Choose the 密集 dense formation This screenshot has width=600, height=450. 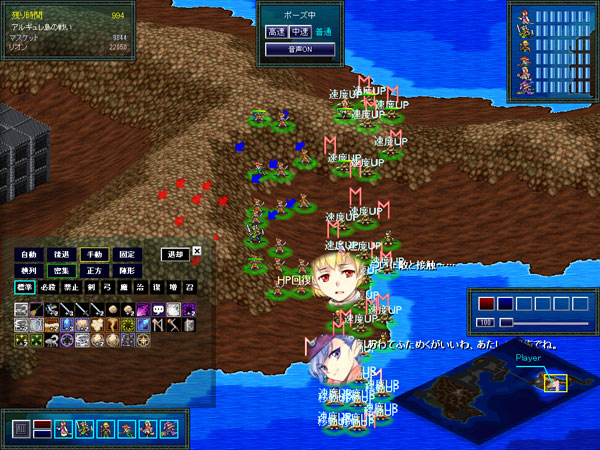62,271
